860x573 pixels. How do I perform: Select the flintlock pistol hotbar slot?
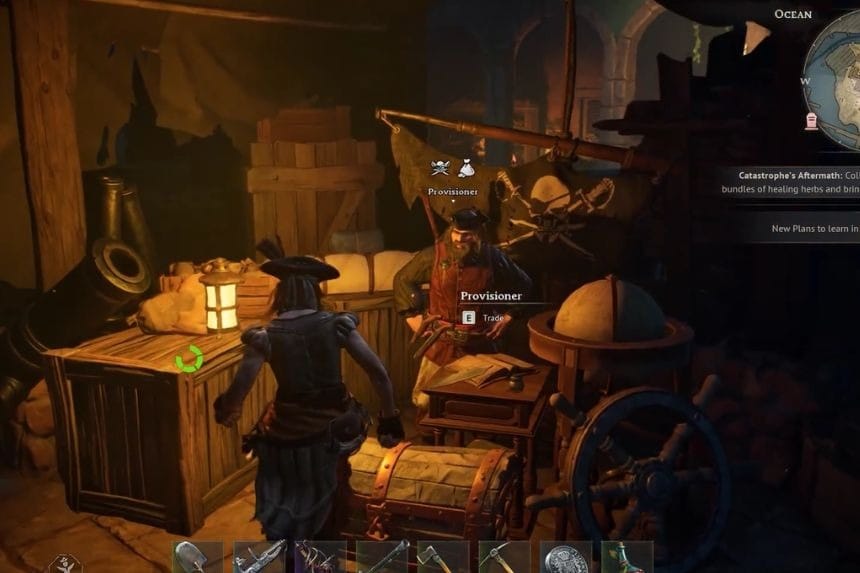point(258,558)
